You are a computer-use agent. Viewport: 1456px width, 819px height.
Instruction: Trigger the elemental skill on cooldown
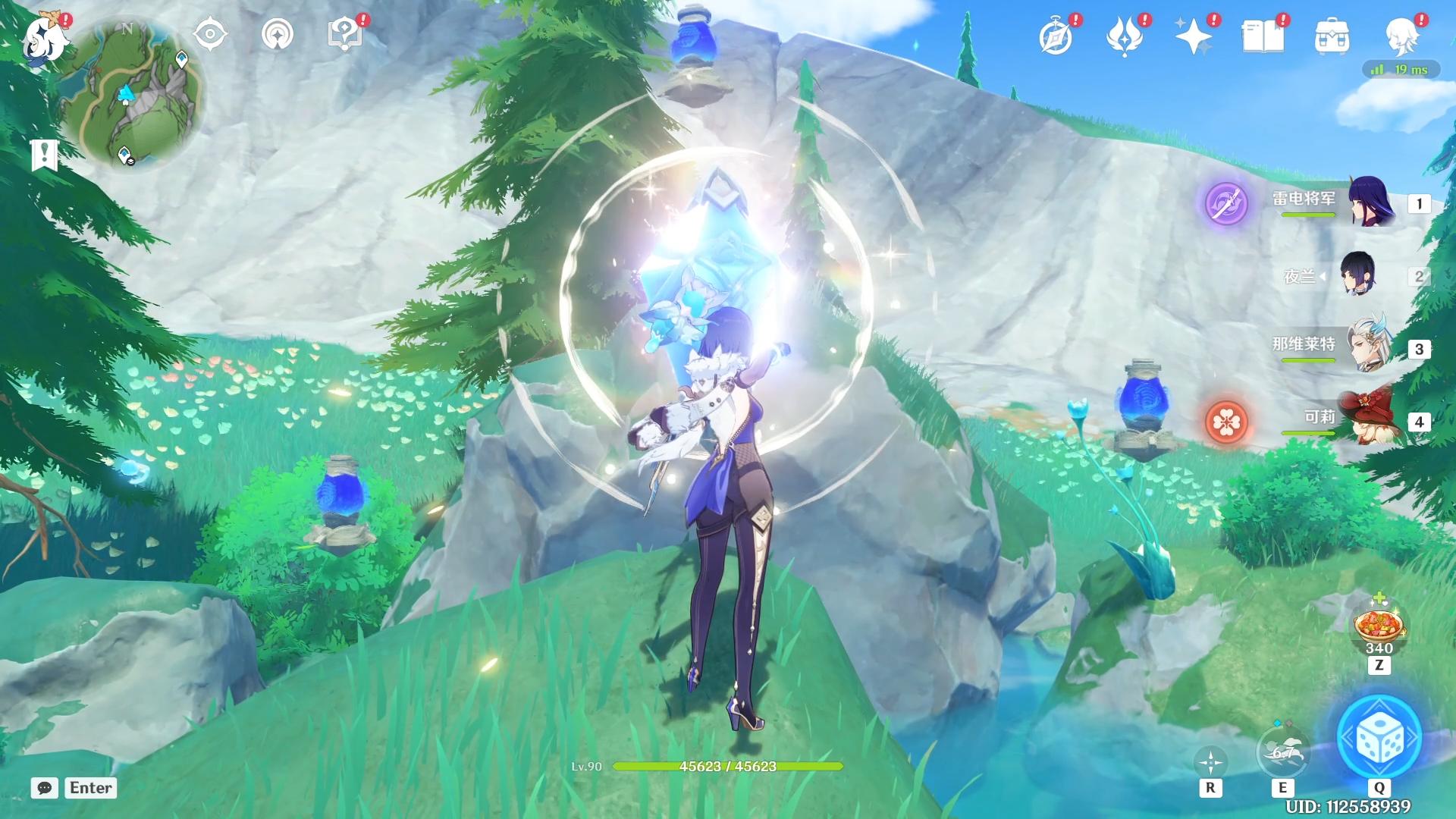click(1282, 752)
